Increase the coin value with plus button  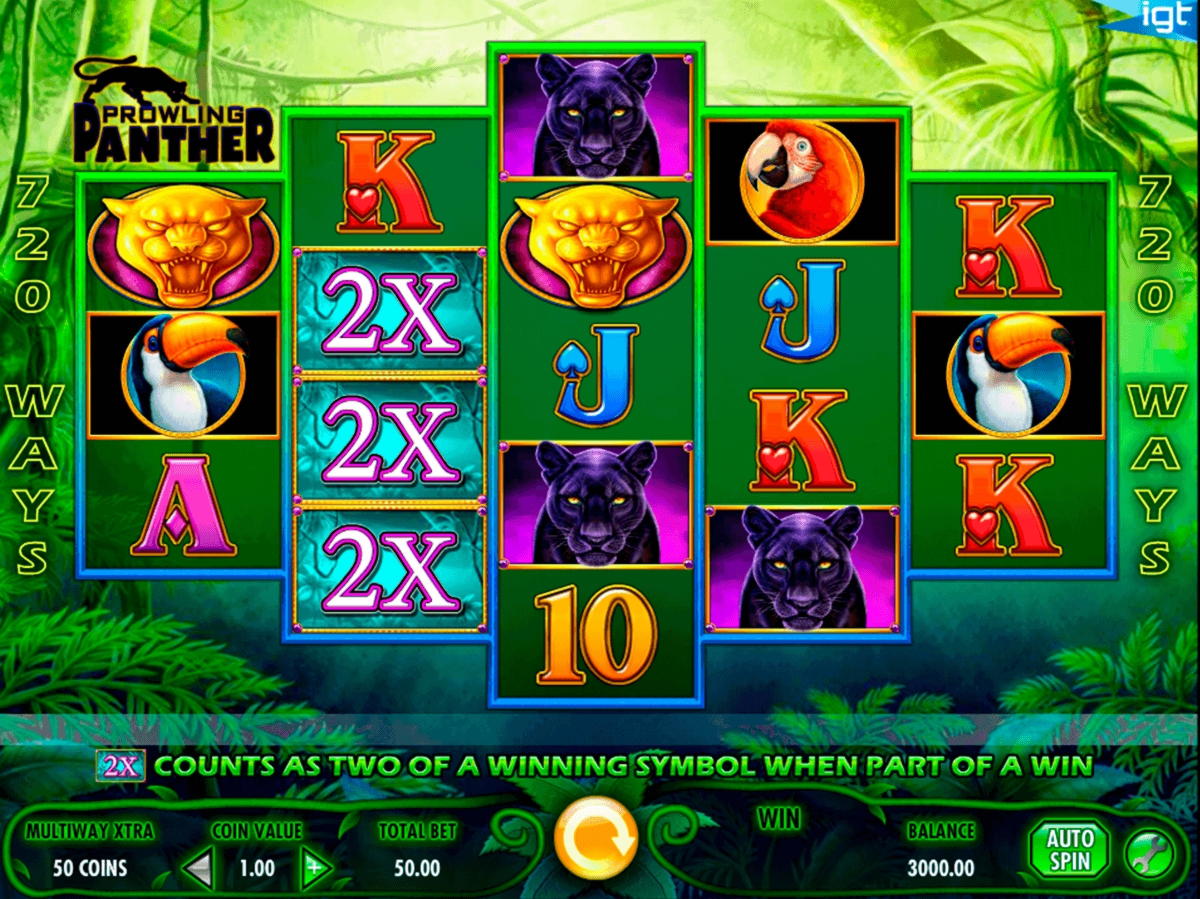(x=317, y=867)
